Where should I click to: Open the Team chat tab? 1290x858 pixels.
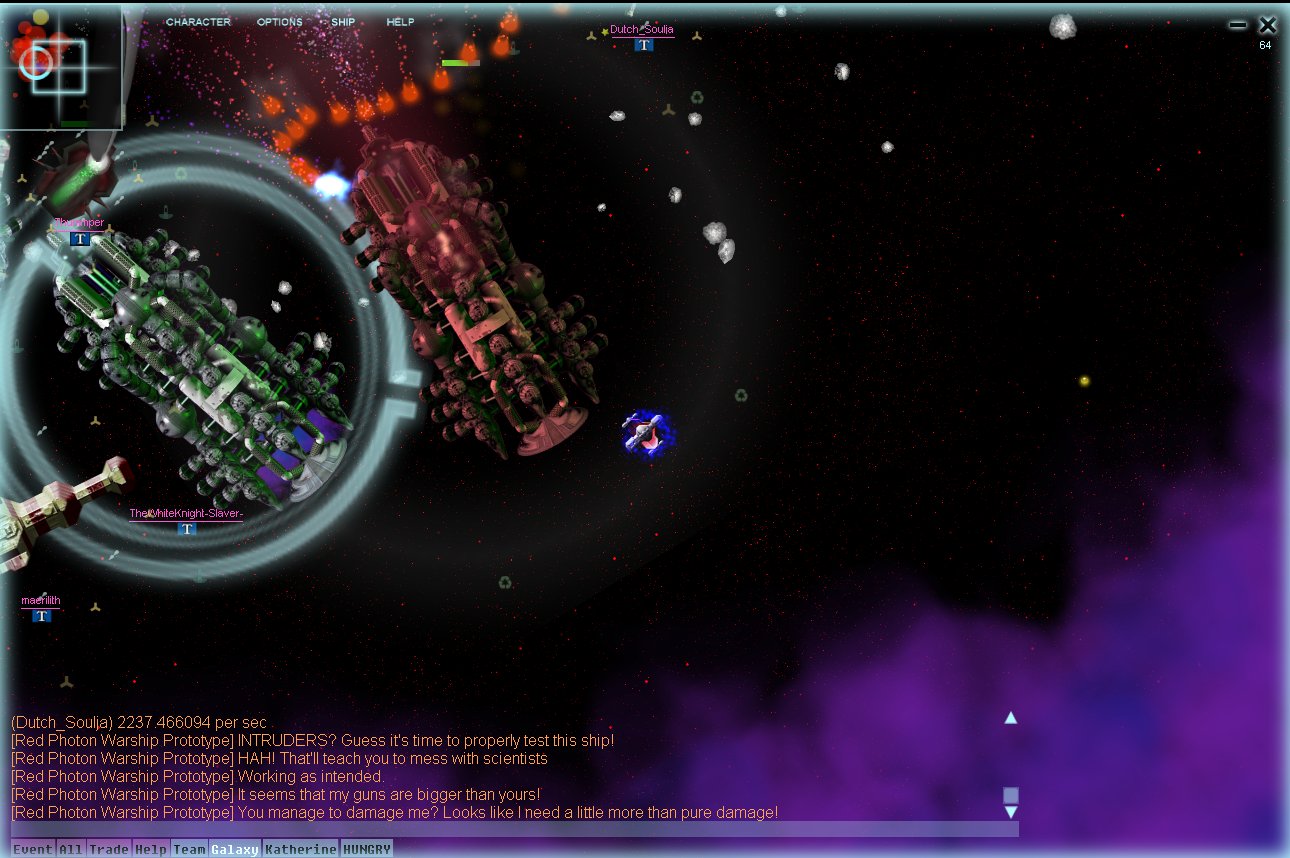click(189, 849)
